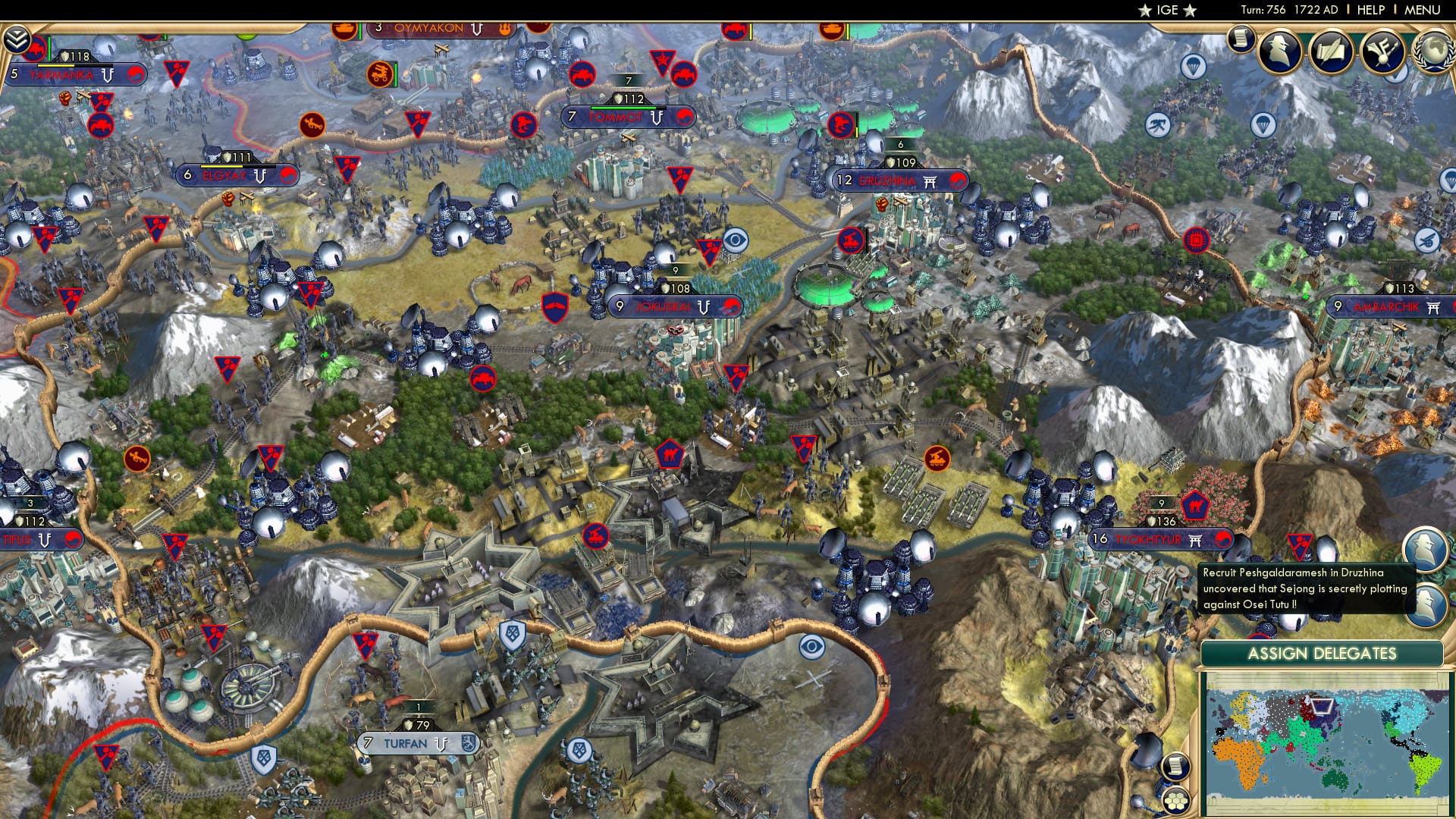Image resolution: width=1456 pixels, height=819 pixels.
Task: Open the Social Policies screen via scroll icon
Action: click(x=1239, y=35)
